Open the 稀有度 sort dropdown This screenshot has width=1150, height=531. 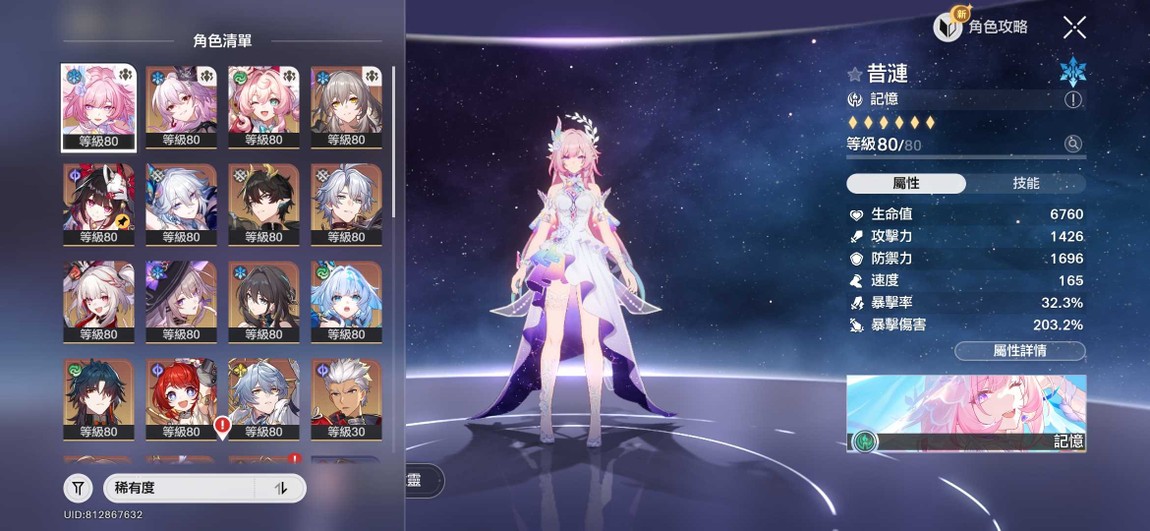coord(180,488)
